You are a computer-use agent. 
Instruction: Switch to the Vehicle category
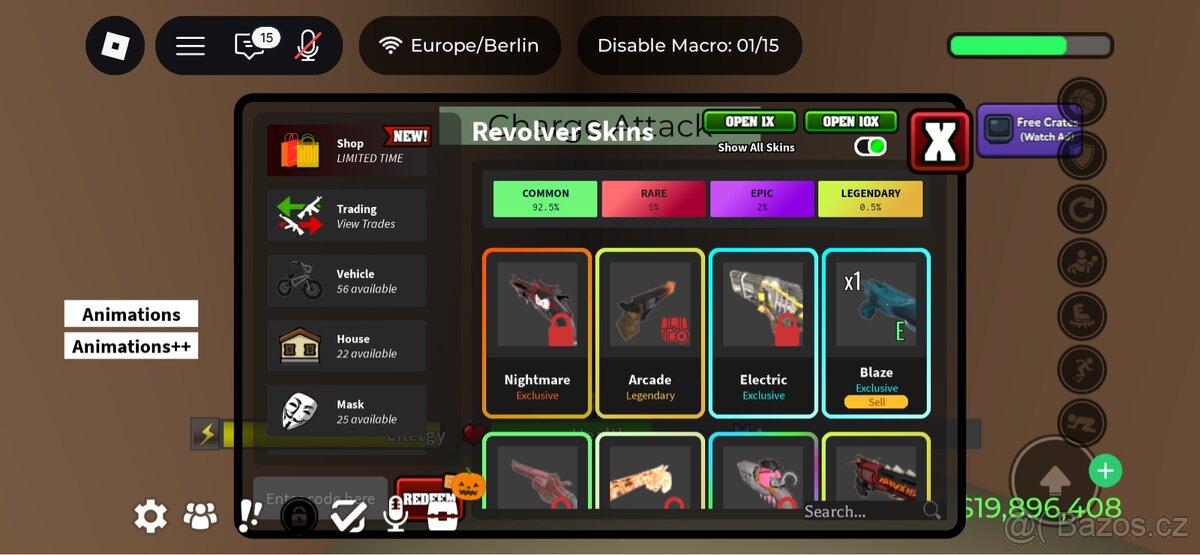tap(346, 281)
